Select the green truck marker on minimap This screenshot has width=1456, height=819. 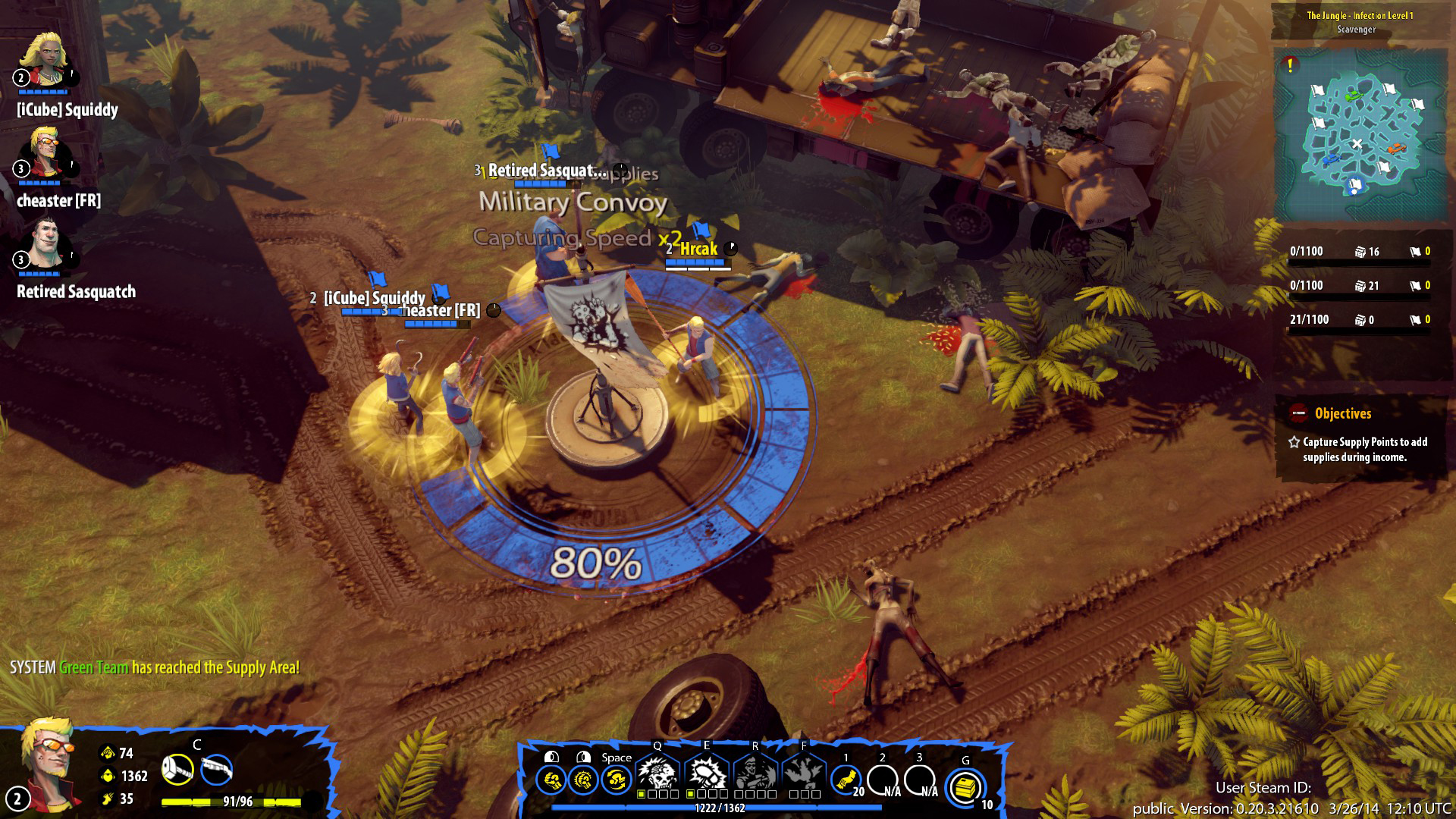tap(1352, 96)
